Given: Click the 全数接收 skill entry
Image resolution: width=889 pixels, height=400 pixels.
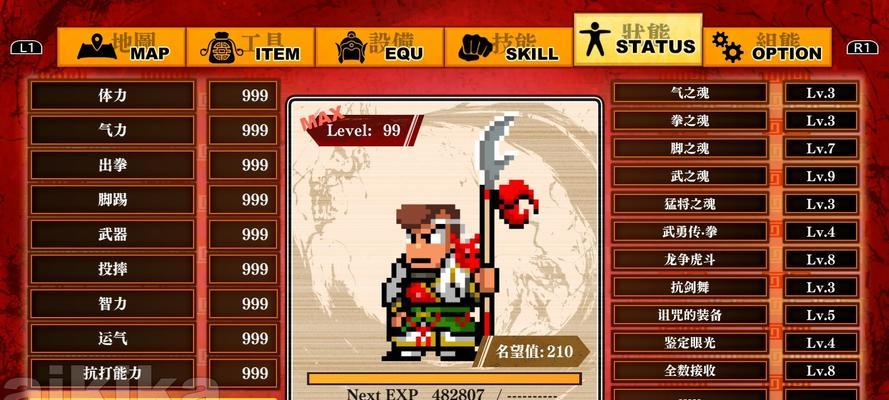Looking at the screenshot, I should tap(690, 371).
